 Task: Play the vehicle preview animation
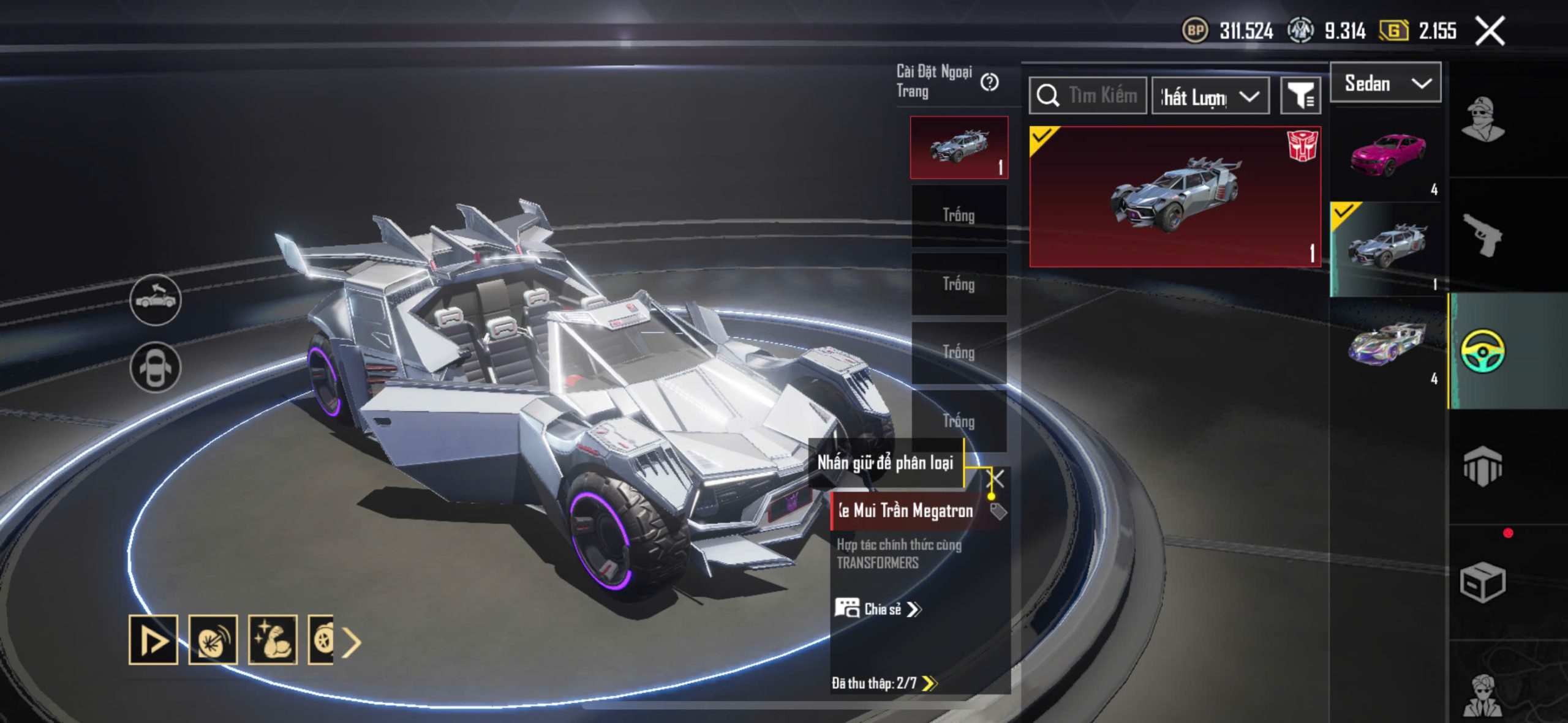[153, 640]
